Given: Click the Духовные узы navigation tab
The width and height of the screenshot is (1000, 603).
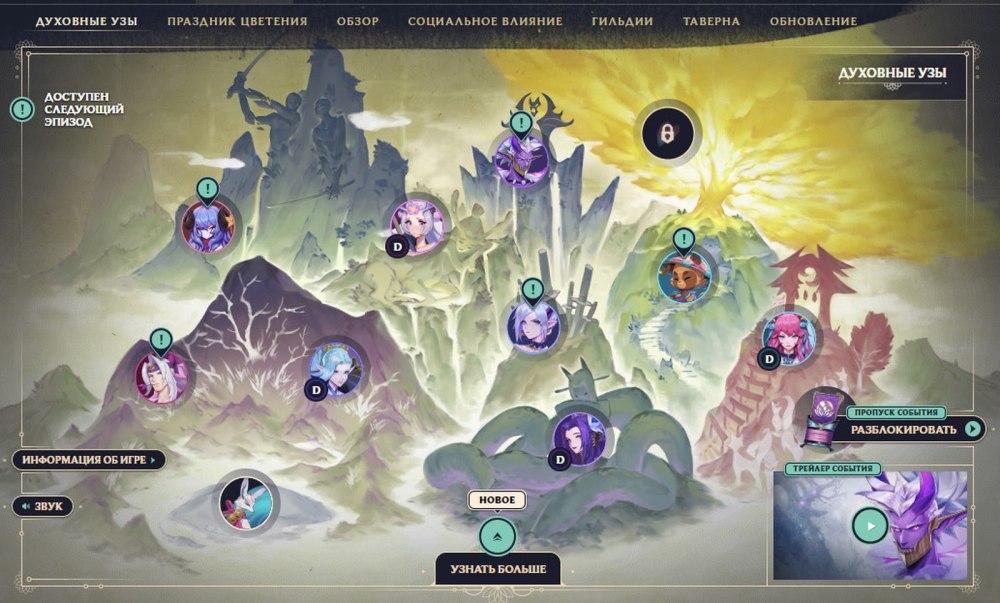Looking at the screenshot, I should click(86, 21).
